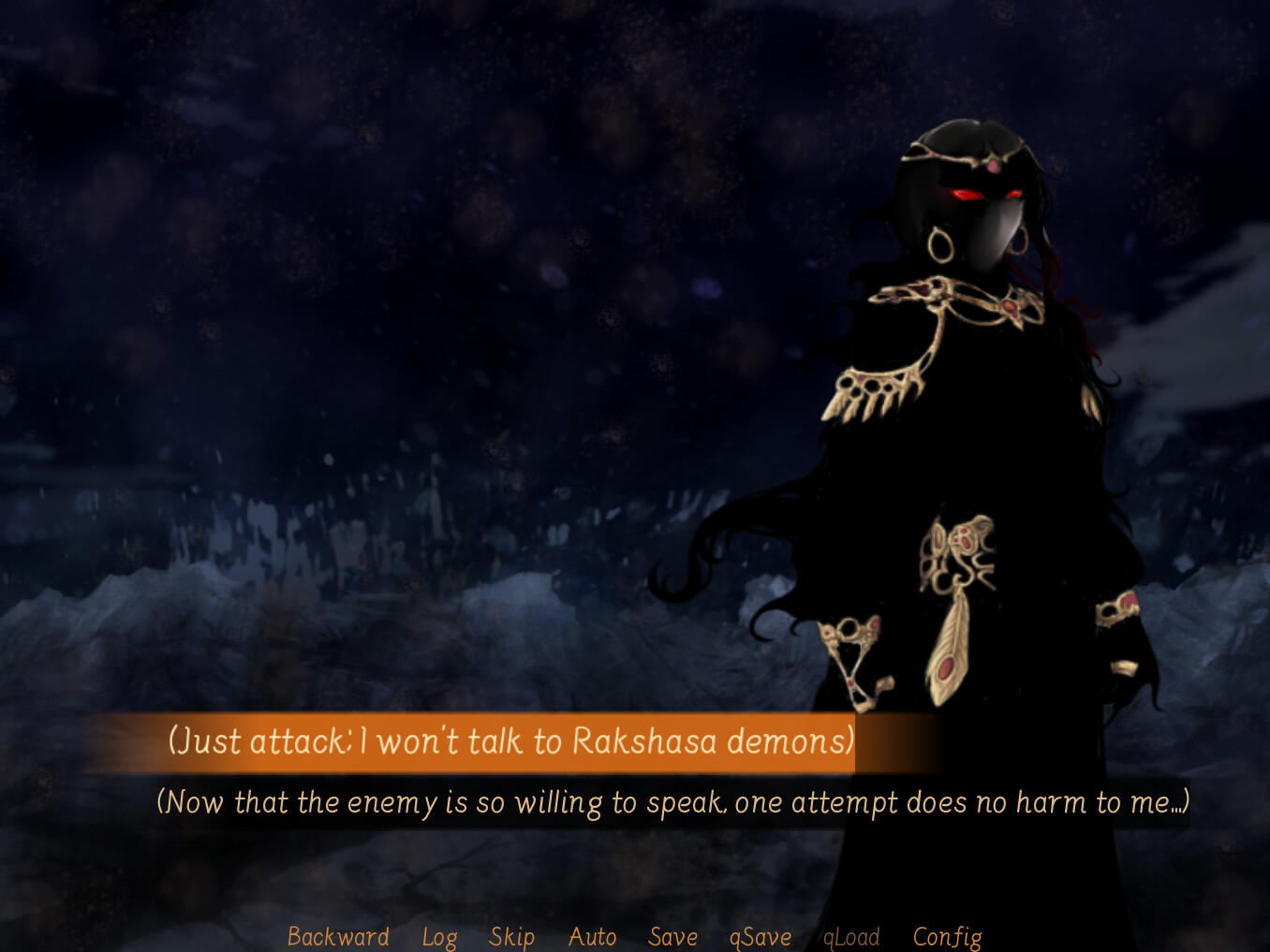Click Backward to rewind the dialogue
1270x952 pixels.
[x=337, y=935]
